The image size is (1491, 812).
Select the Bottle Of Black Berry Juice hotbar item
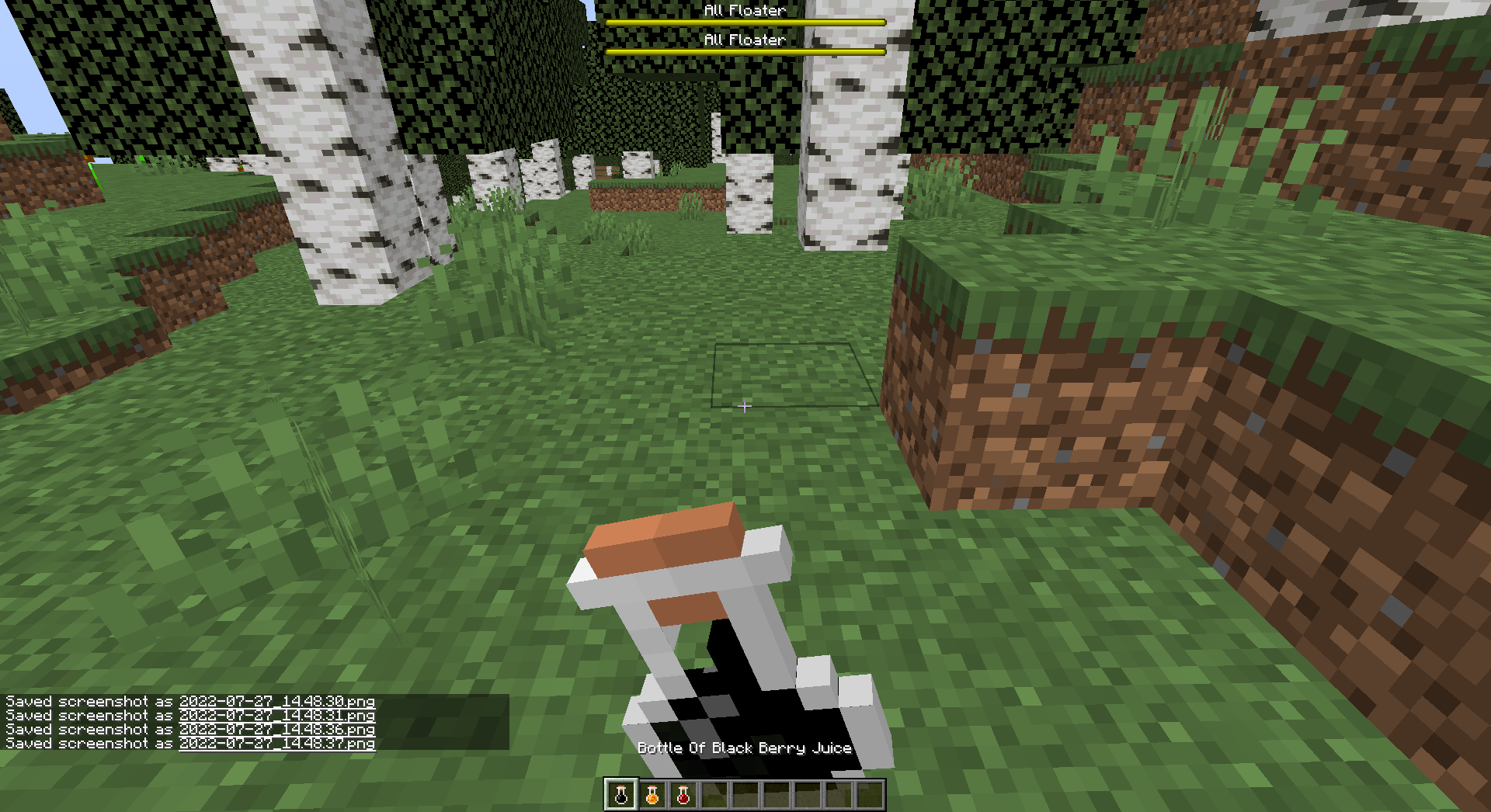coord(621,794)
